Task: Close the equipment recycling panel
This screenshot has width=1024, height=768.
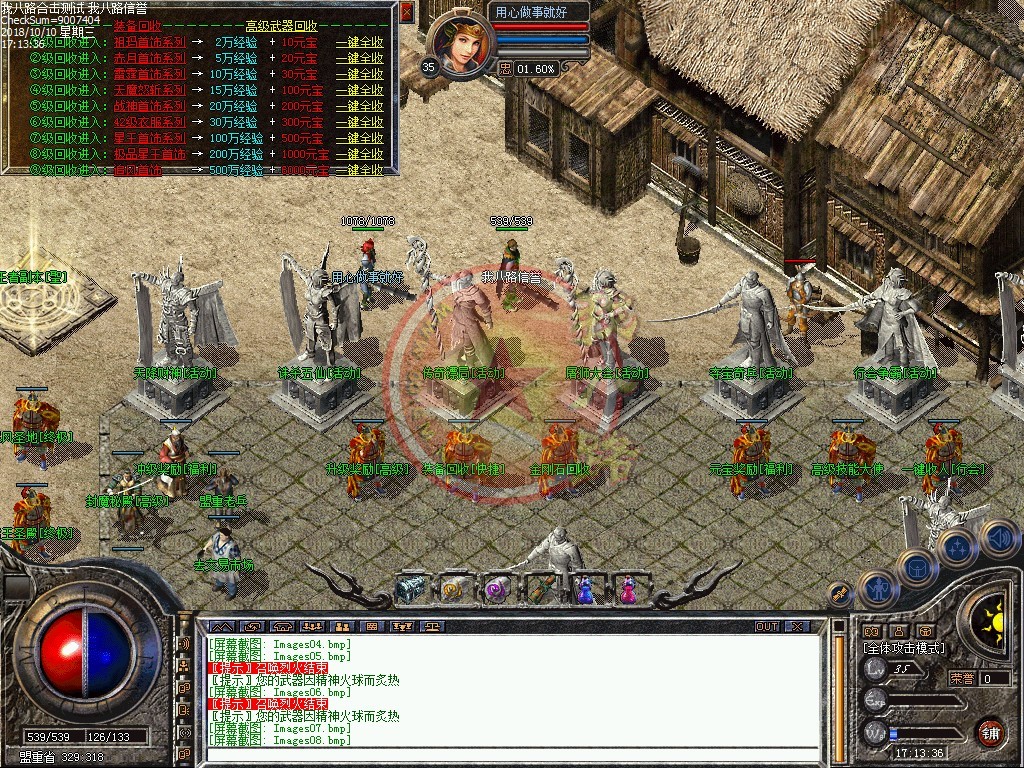Action: [x=406, y=12]
